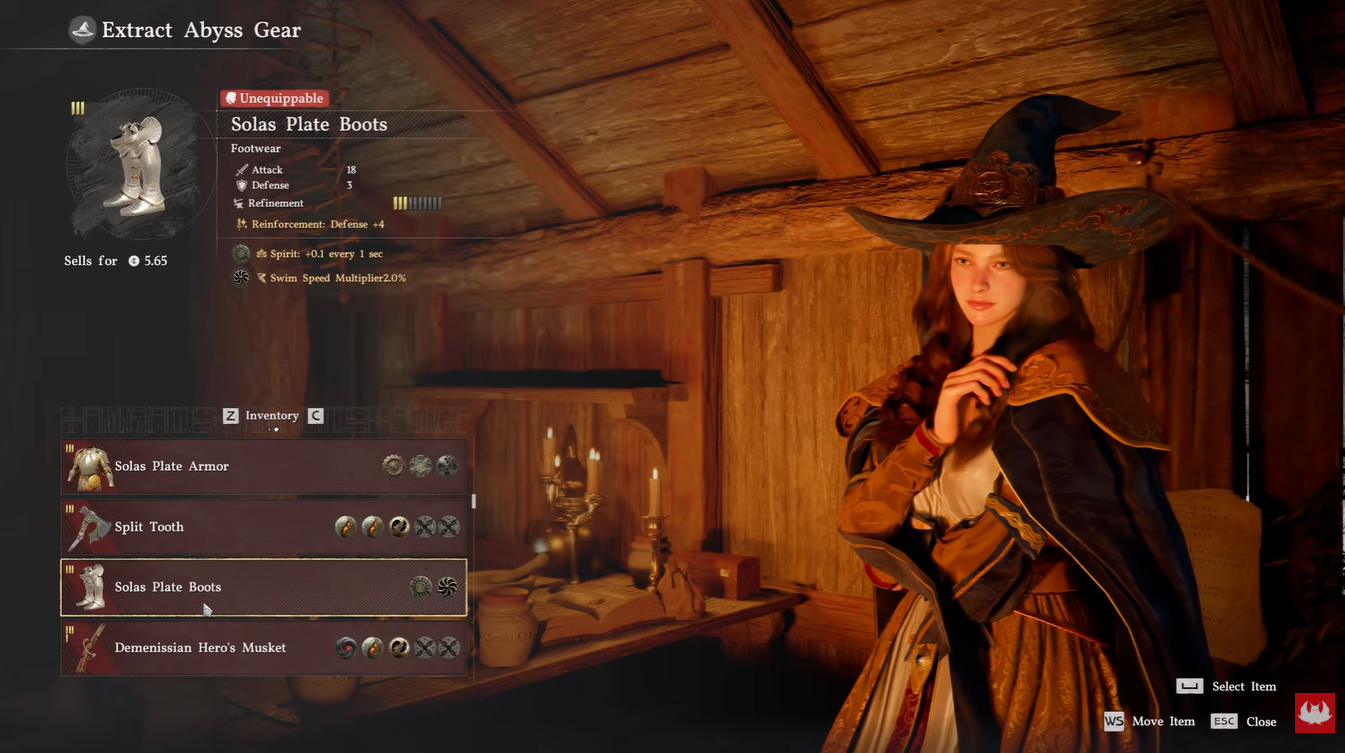
Task: Pick the Demenissian Hero's Musket entry
Action: [264, 648]
